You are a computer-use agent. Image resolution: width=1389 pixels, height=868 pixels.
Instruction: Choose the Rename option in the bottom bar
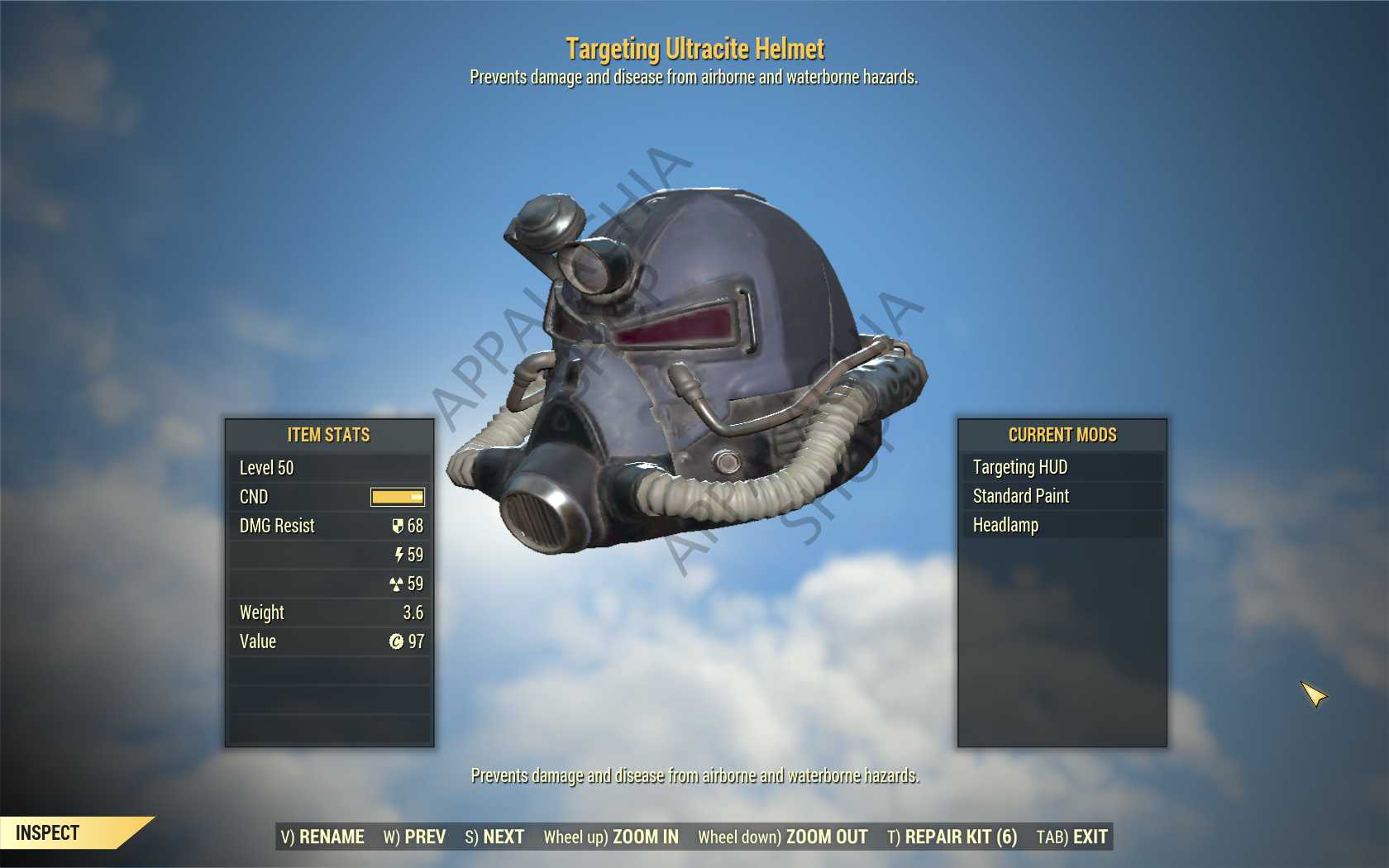322,837
